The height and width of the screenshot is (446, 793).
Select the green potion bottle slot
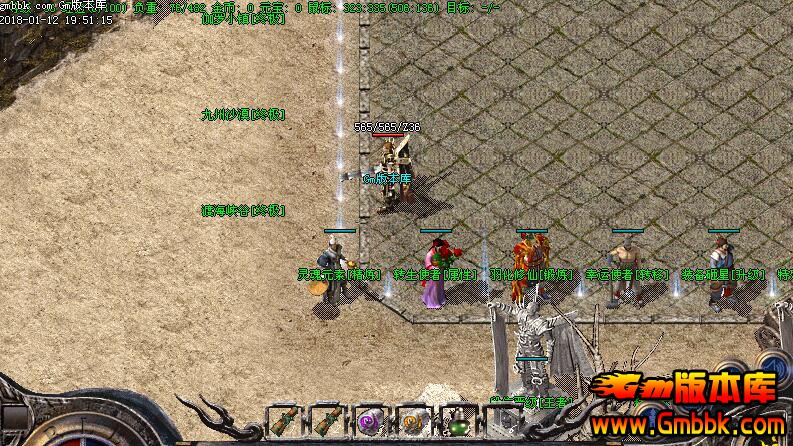click(458, 423)
